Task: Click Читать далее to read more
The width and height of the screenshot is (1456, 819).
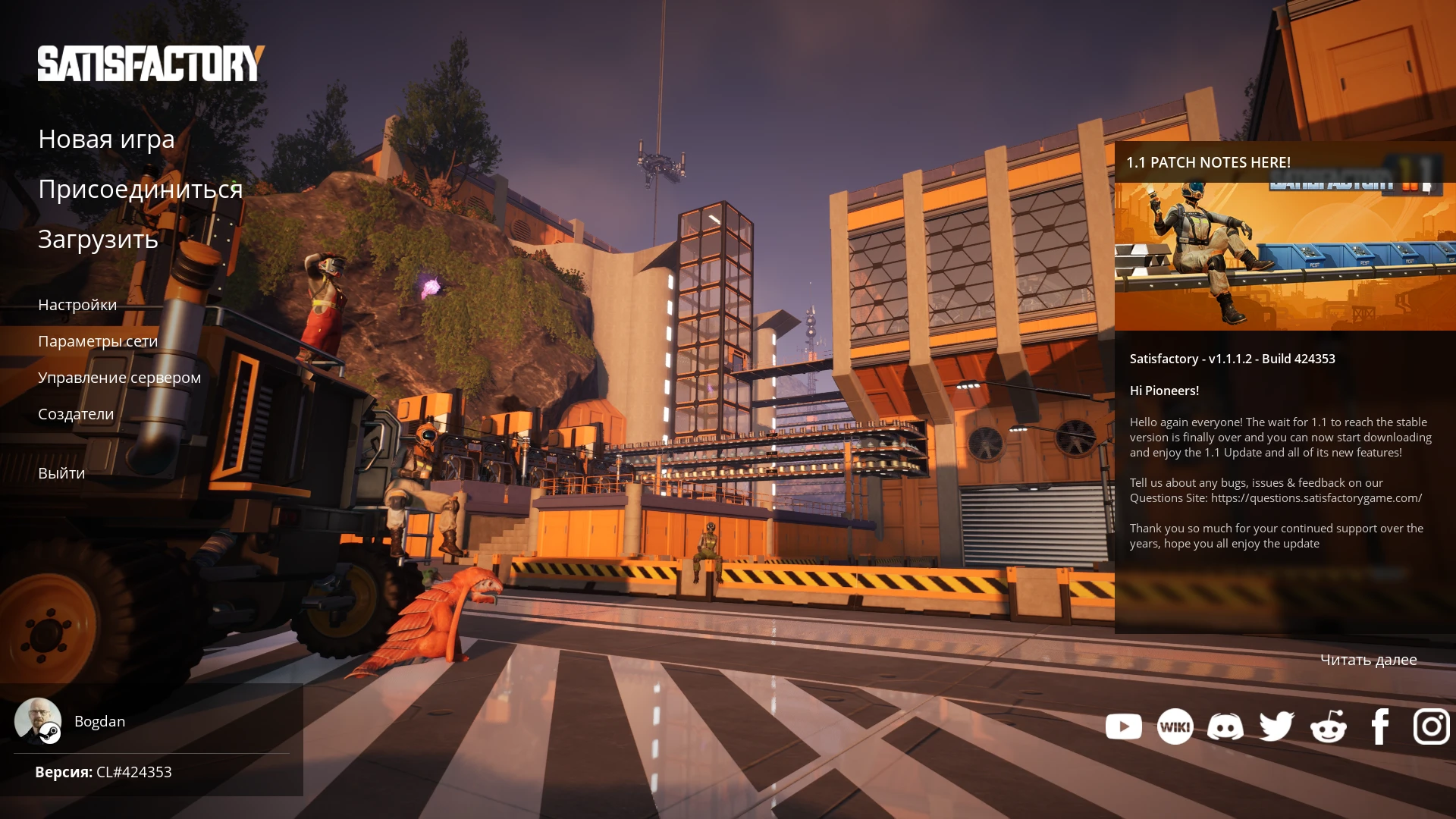Action: 1369,660
